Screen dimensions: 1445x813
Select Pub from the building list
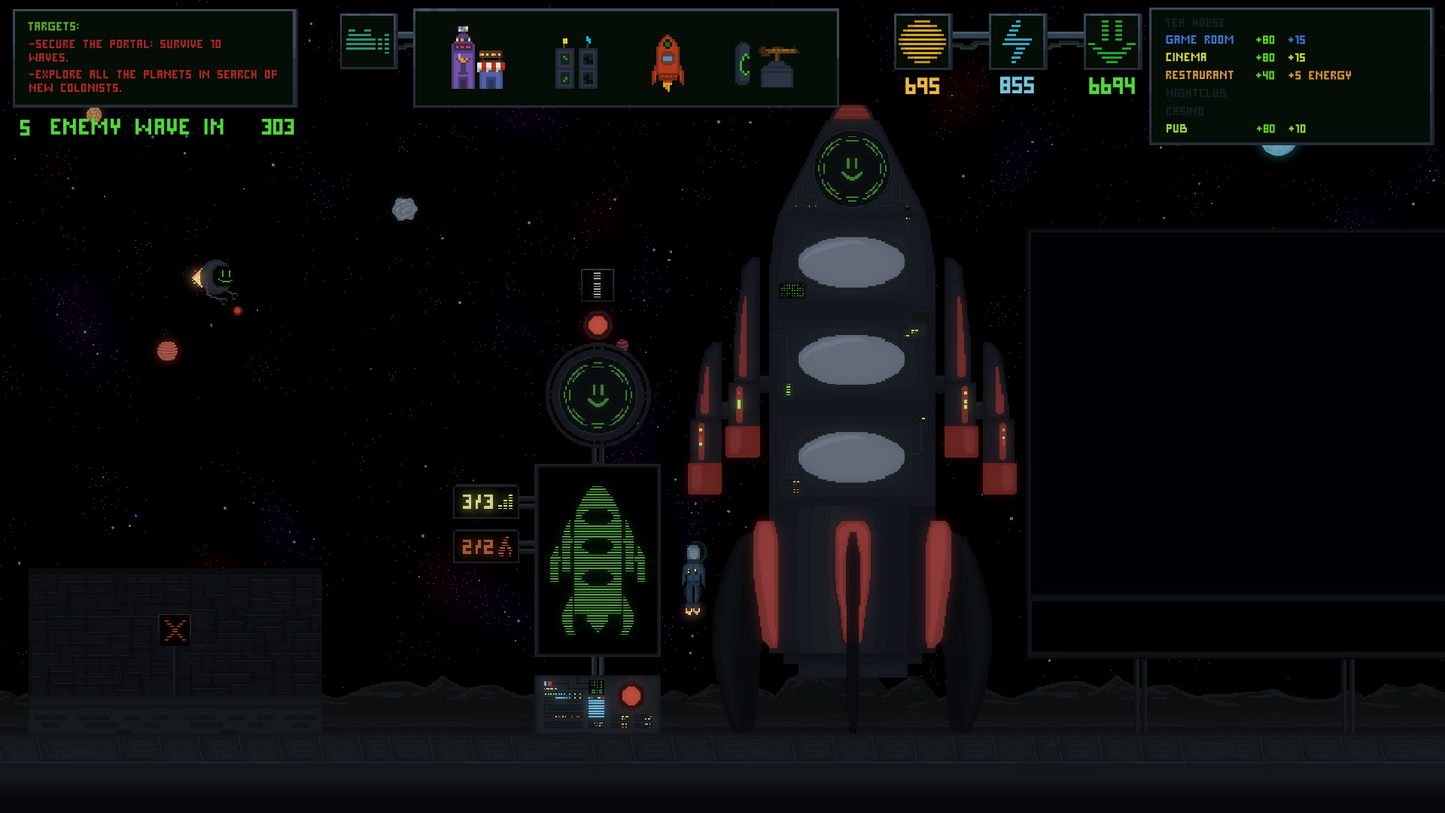tap(1176, 129)
